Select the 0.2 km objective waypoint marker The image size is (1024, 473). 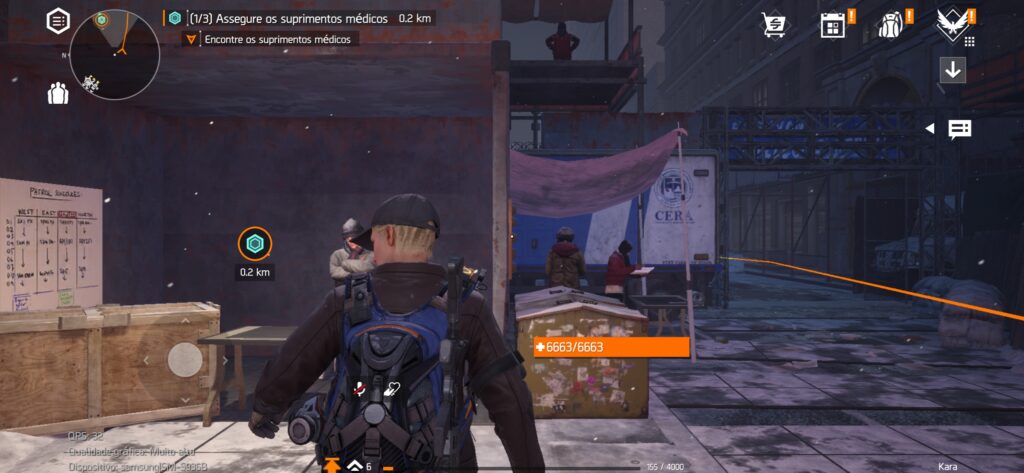(x=255, y=244)
